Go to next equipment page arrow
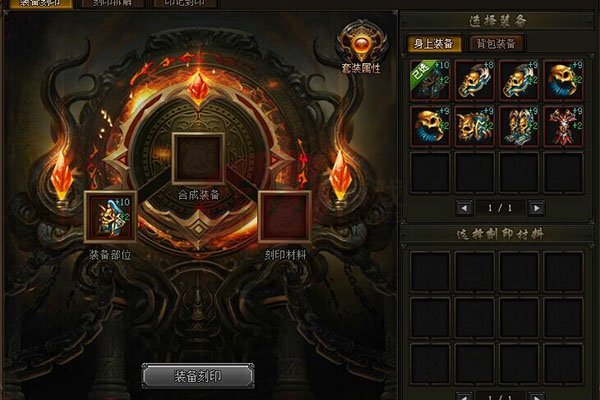The width and height of the screenshot is (600, 400). [537, 208]
